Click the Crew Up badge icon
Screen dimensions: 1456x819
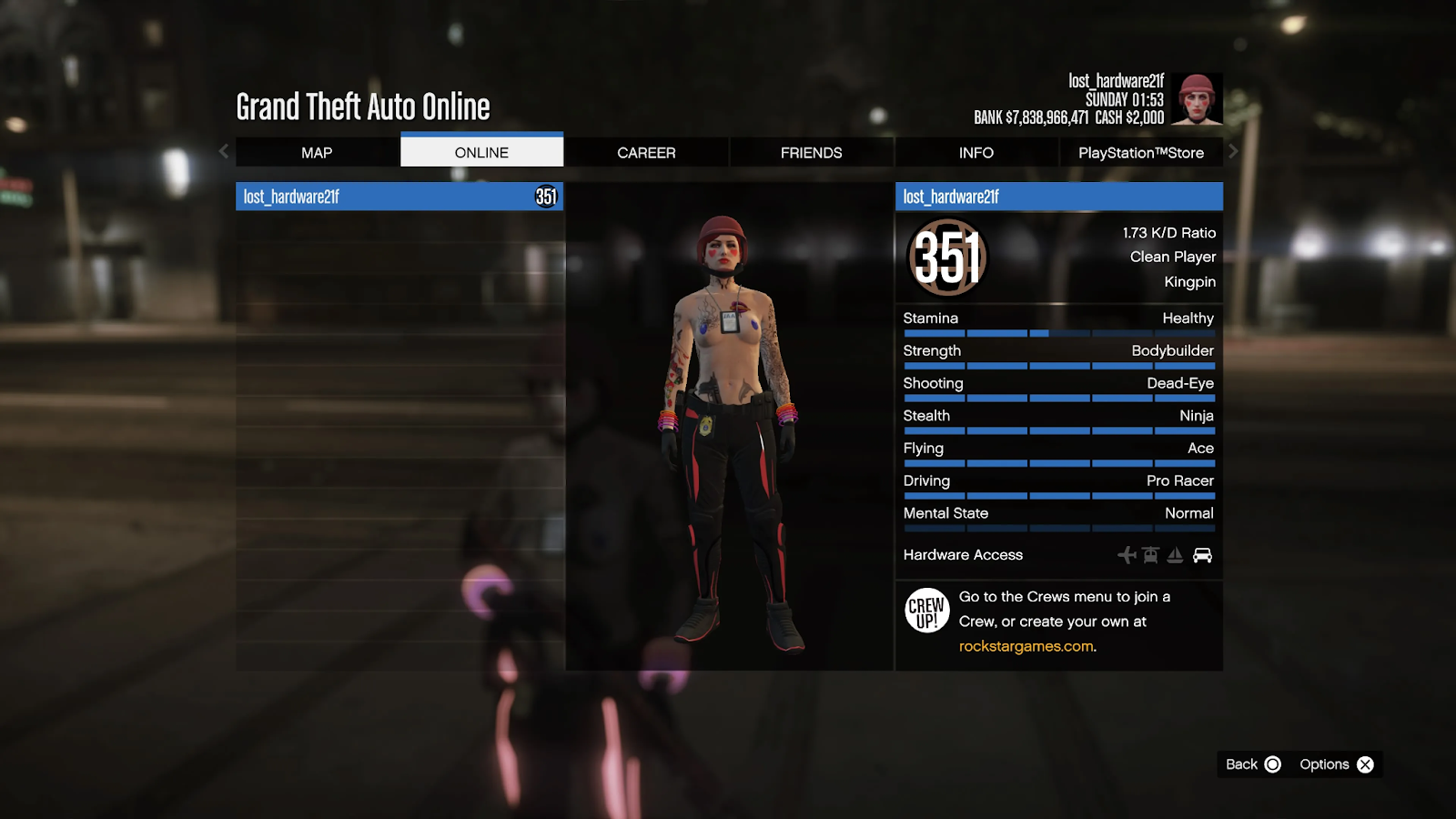pos(926,611)
